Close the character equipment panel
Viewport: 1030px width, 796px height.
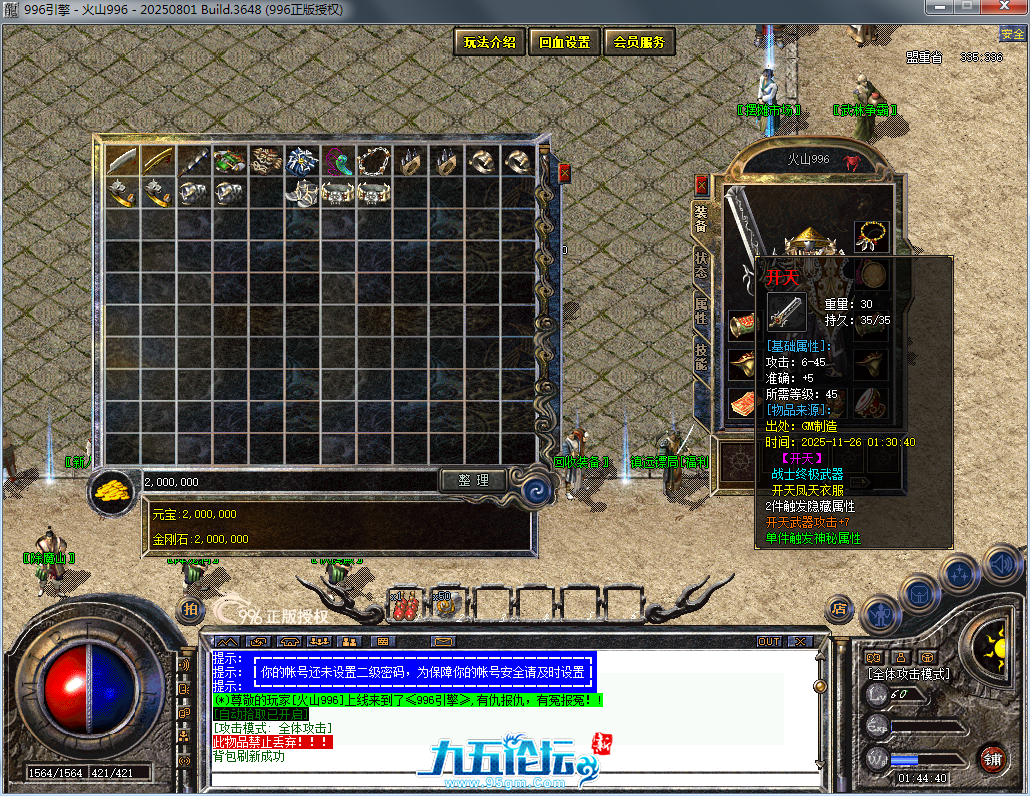click(x=701, y=185)
